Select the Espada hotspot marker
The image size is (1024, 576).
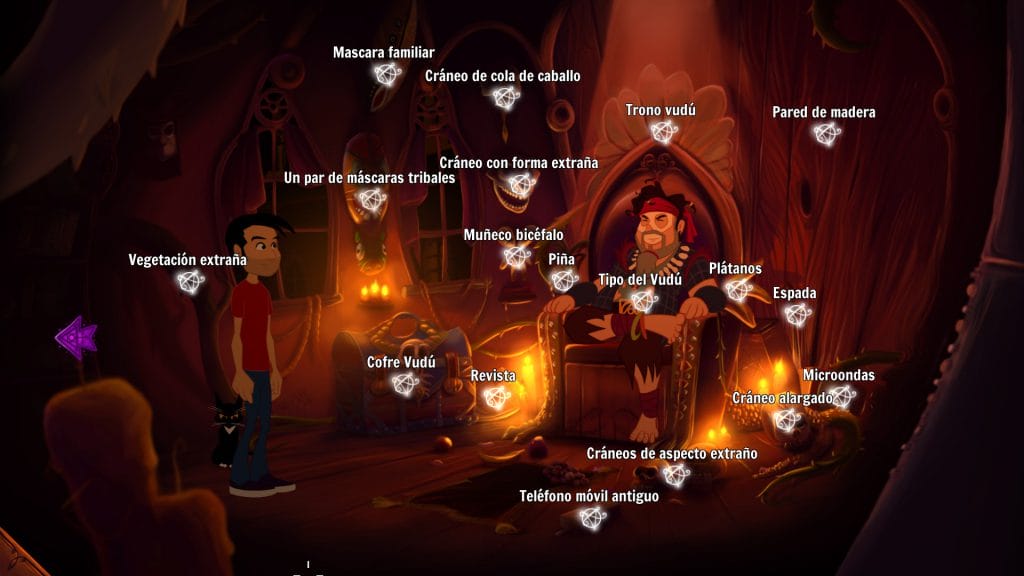click(796, 314)
